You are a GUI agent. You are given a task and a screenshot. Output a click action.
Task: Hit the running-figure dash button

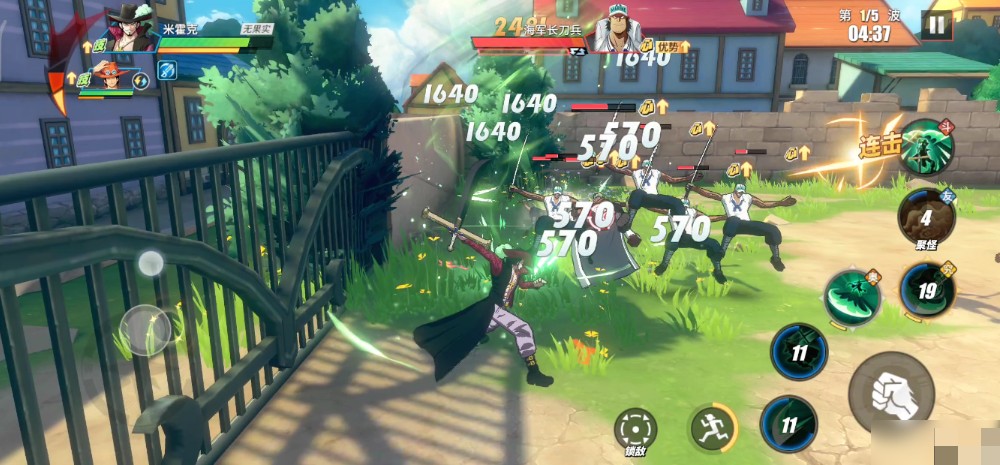713,427
